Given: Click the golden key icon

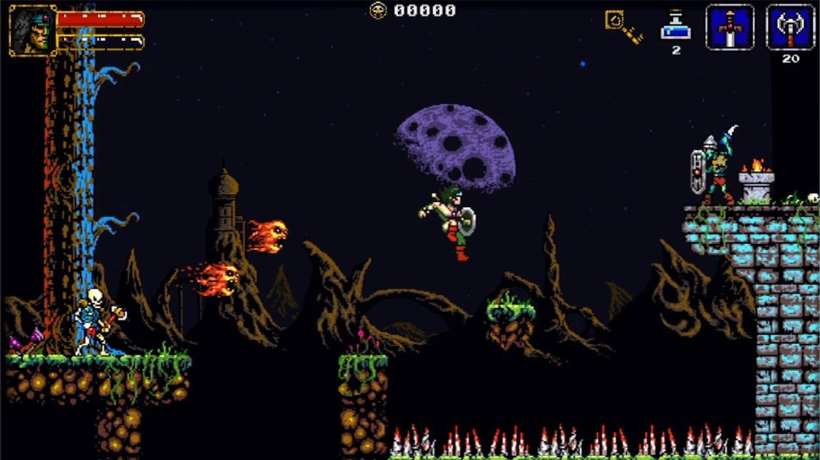Looking at the screenshot, I should tap(623, 26).
